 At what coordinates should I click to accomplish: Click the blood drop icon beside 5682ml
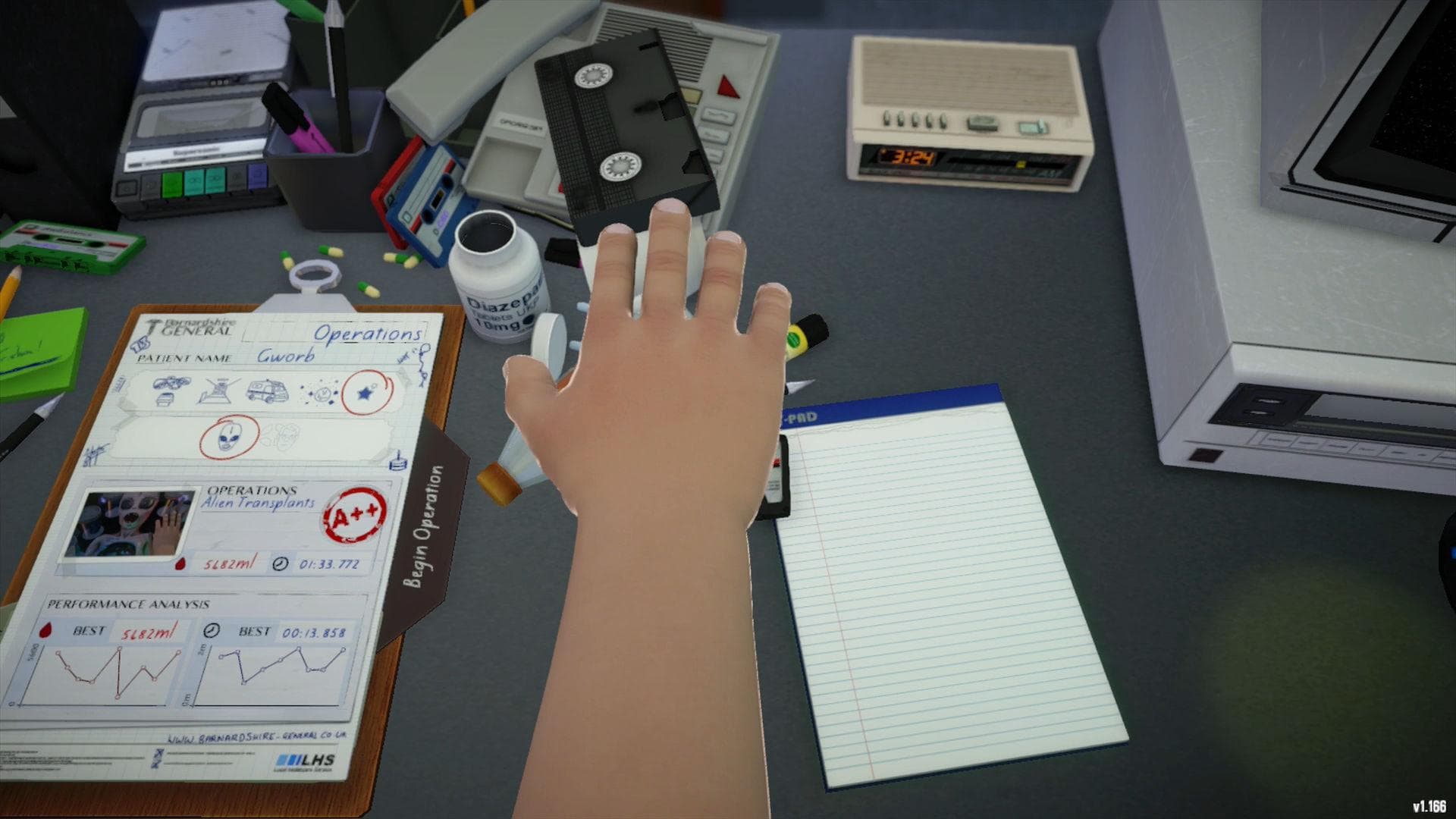point(180,564)
